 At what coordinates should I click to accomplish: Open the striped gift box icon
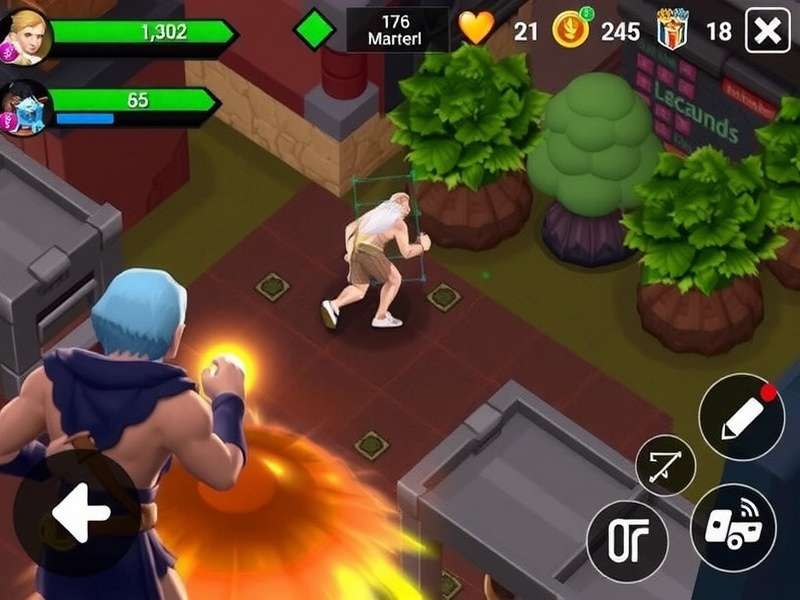[x=673, y=30]
